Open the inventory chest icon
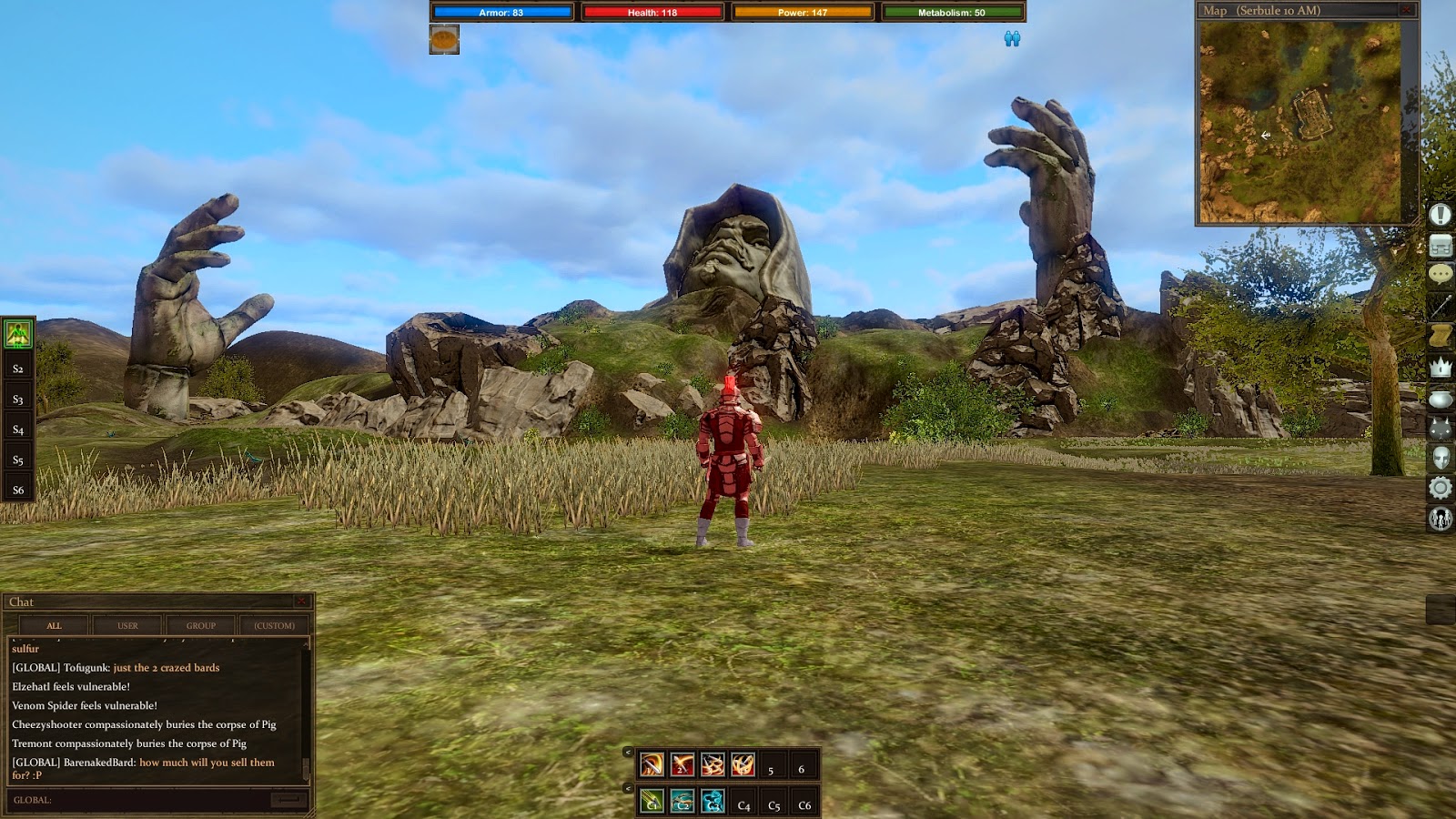 click(x=1440, y=245)
